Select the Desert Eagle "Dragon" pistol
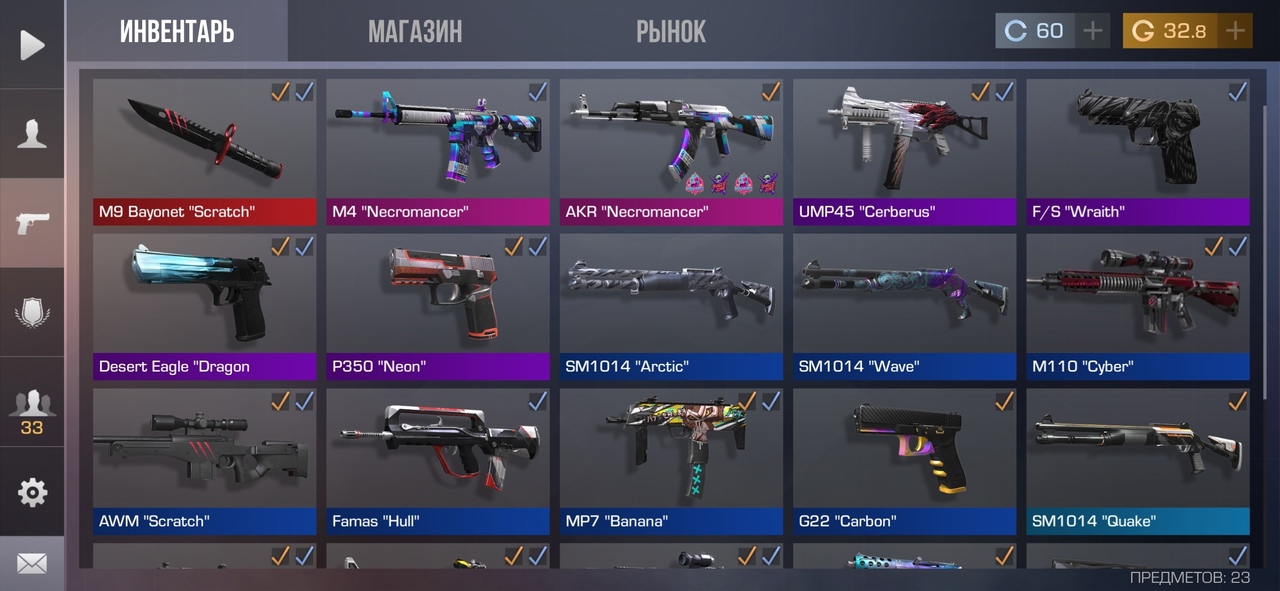Screen dimensions: 1280x591 pos(204,305)
